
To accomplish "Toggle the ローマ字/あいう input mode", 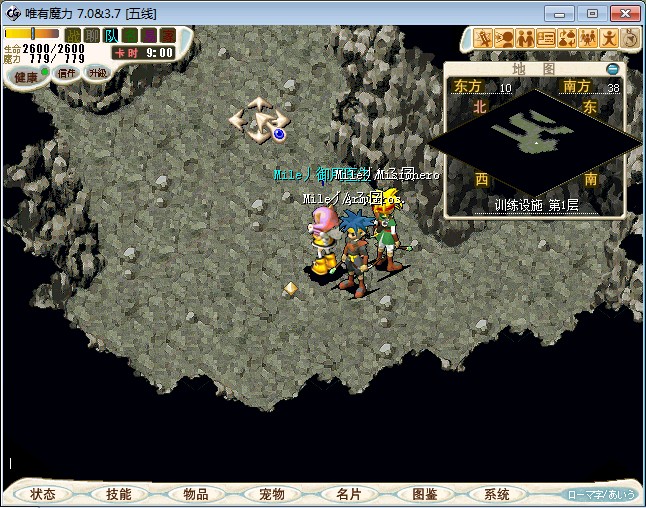I will point(600,494).
